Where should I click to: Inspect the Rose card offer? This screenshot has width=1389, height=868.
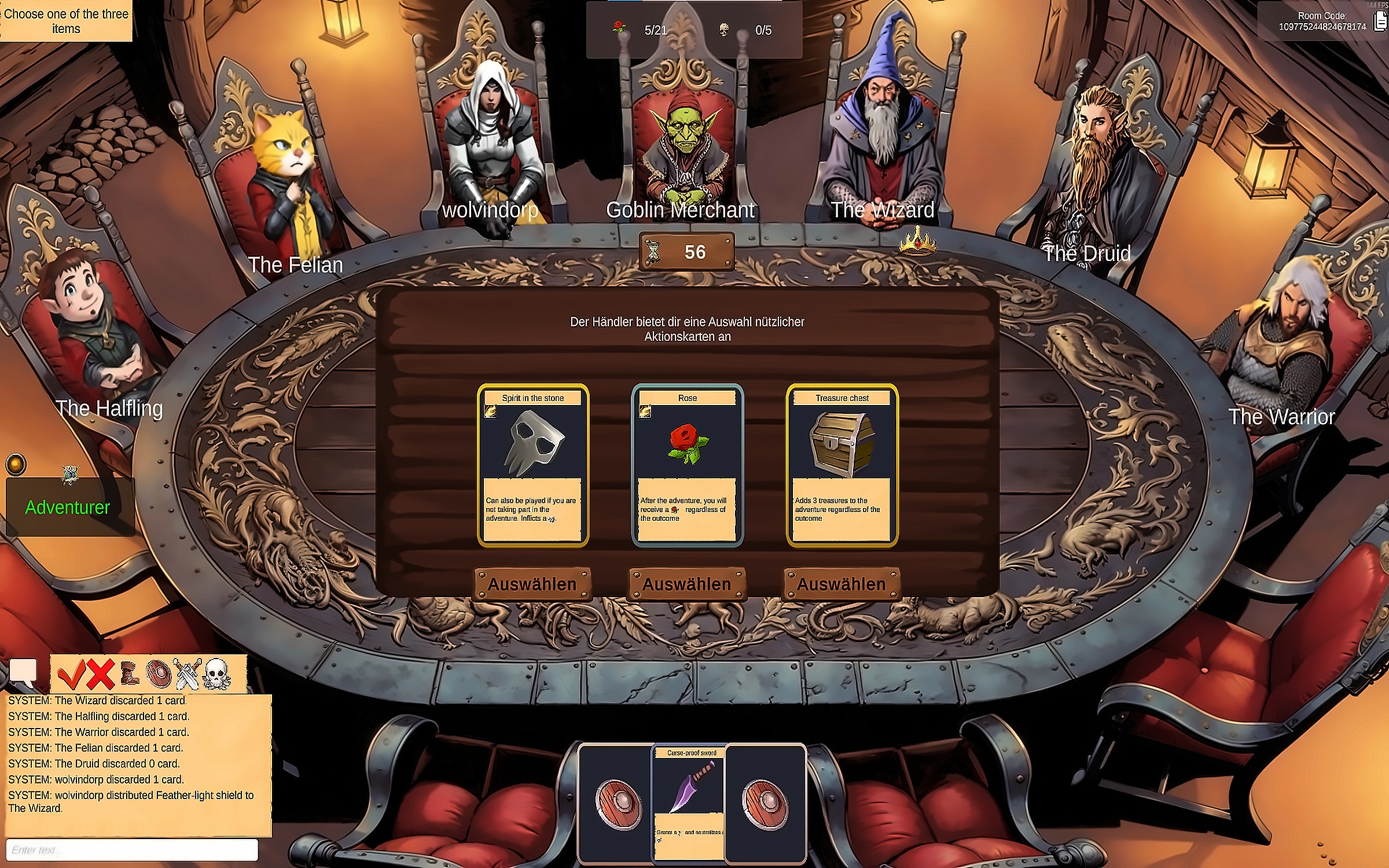coord(688,466)
